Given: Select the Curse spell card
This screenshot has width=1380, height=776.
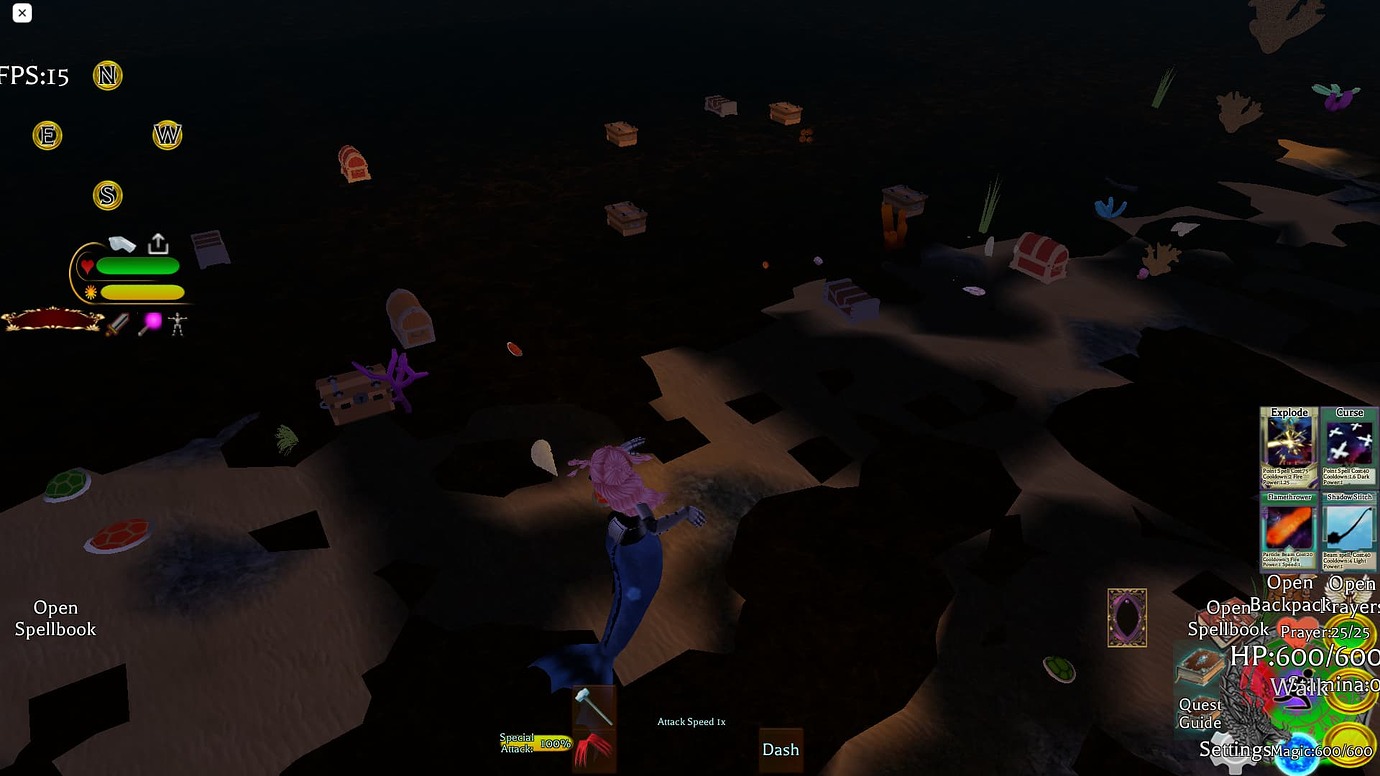Looking at the screenshot, I should point(1349,447).
